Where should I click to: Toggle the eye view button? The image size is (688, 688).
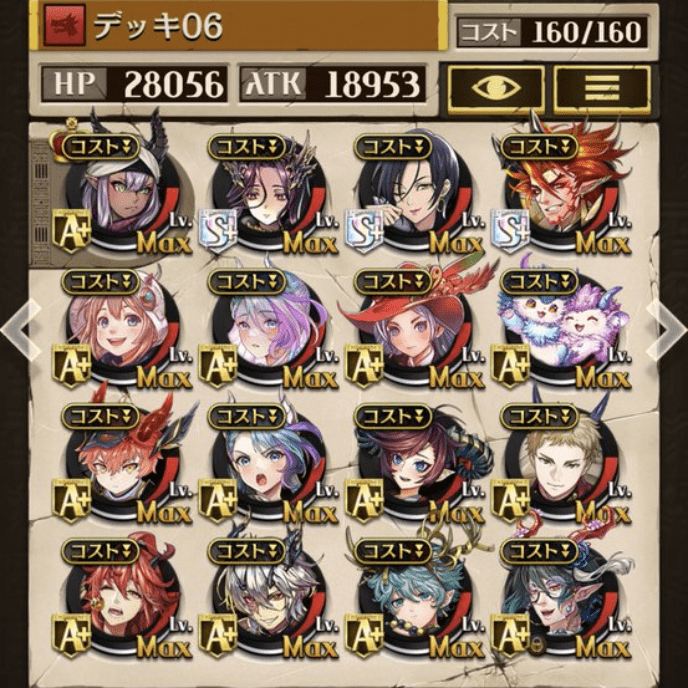495,87
